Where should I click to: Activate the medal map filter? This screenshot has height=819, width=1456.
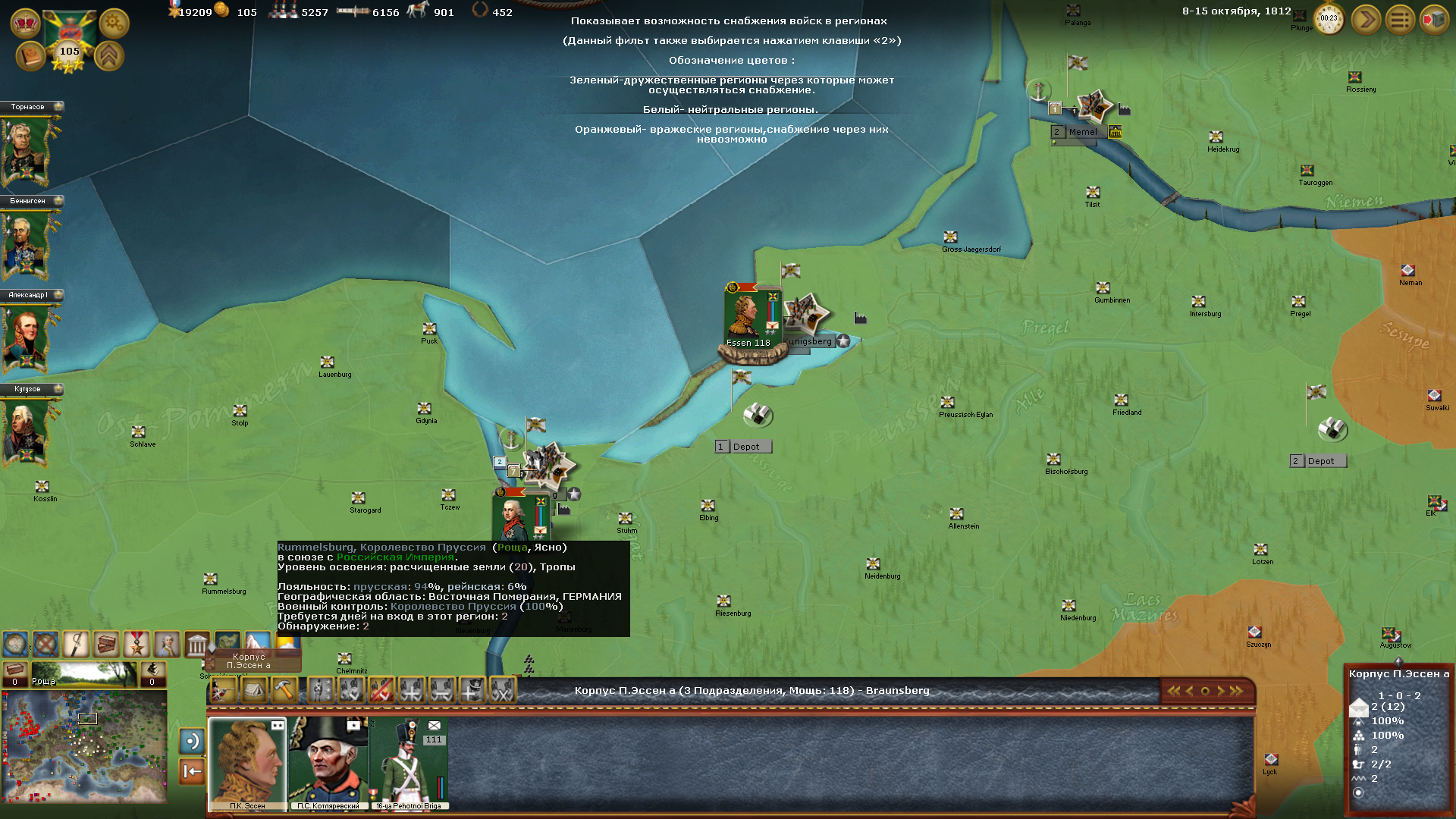[x=136, y=645]
